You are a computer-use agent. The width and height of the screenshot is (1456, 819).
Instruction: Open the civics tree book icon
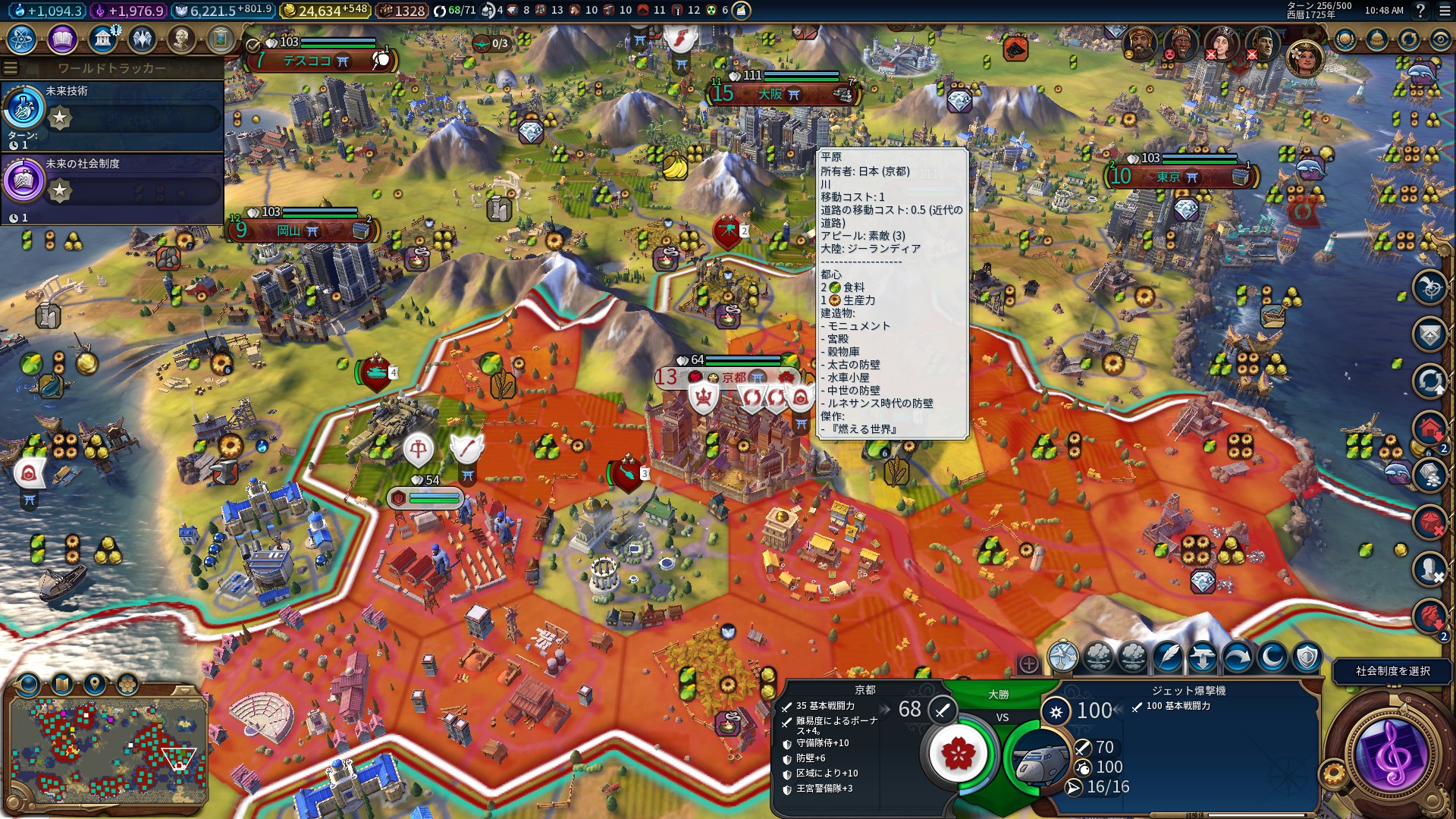(62, 39)
